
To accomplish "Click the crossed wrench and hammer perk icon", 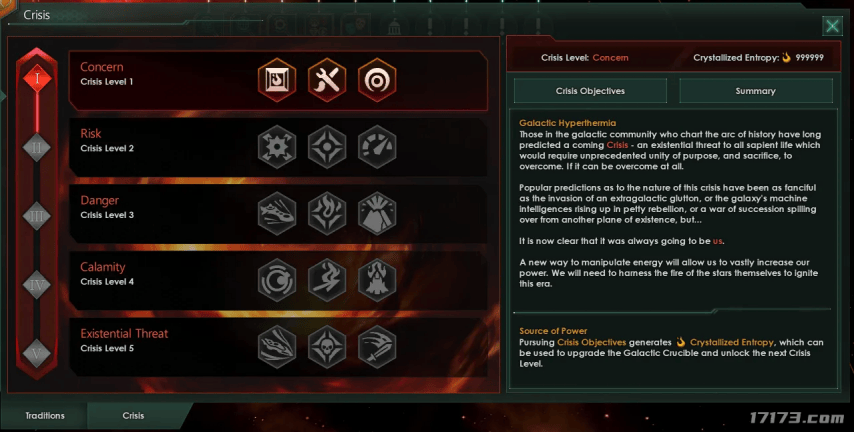I will click(x=327, y=81).
